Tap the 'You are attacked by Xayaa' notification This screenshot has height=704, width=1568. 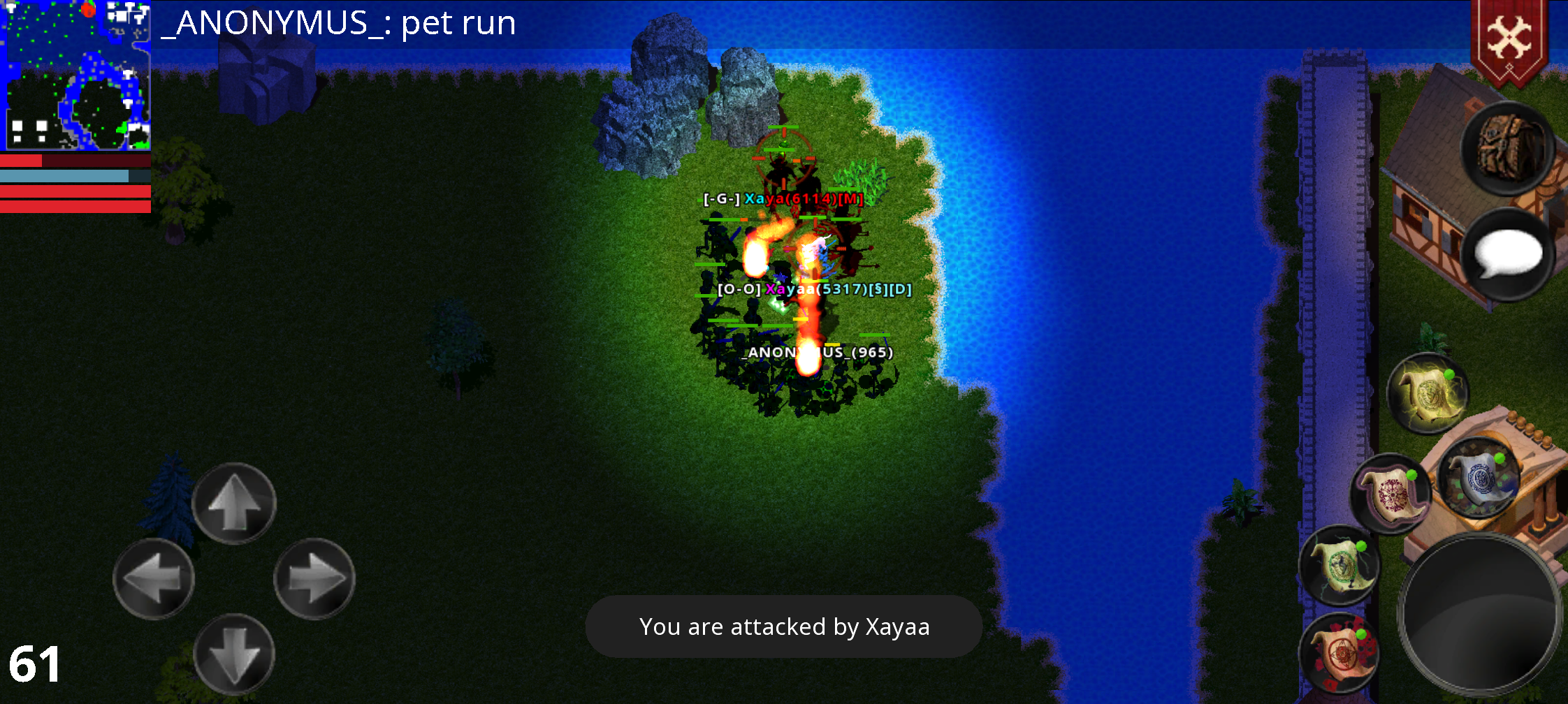tap(784, 626)
